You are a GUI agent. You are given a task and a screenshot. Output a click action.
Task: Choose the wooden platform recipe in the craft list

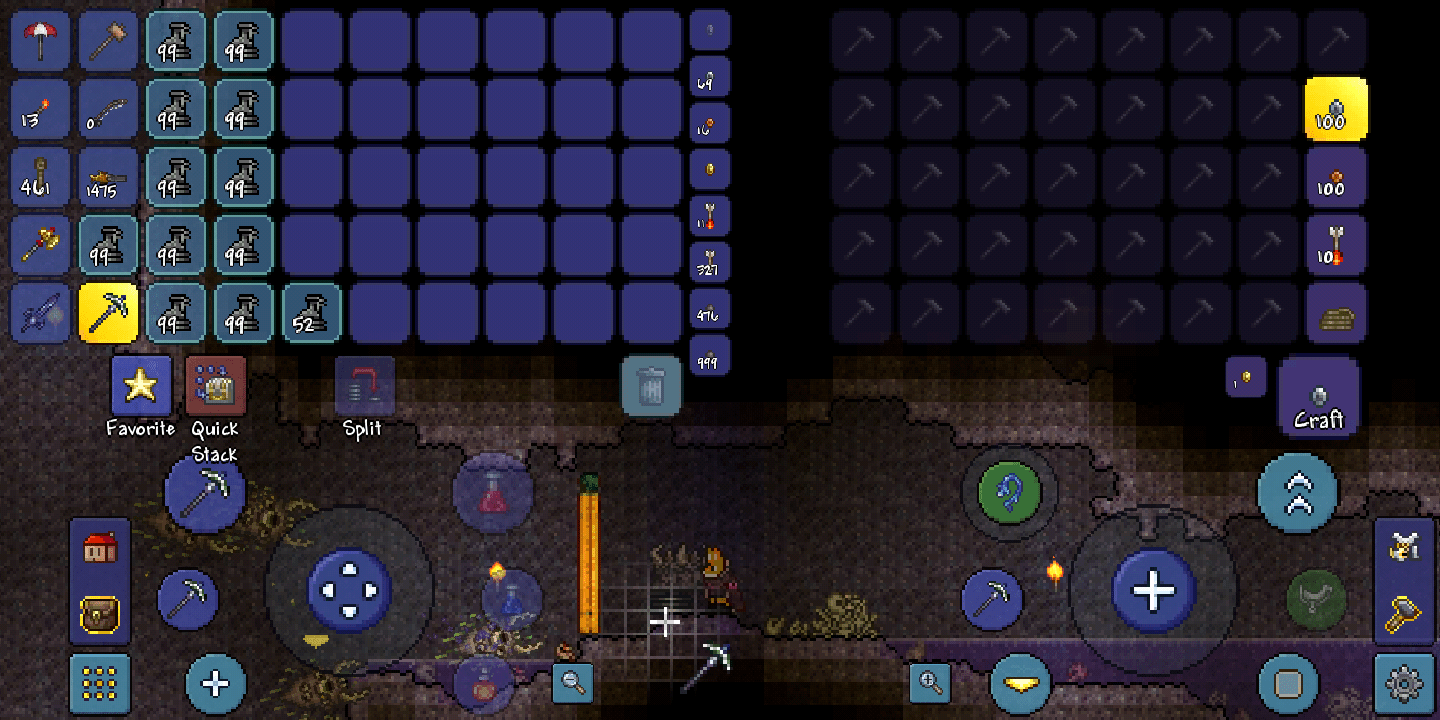tap(1336, 313)
